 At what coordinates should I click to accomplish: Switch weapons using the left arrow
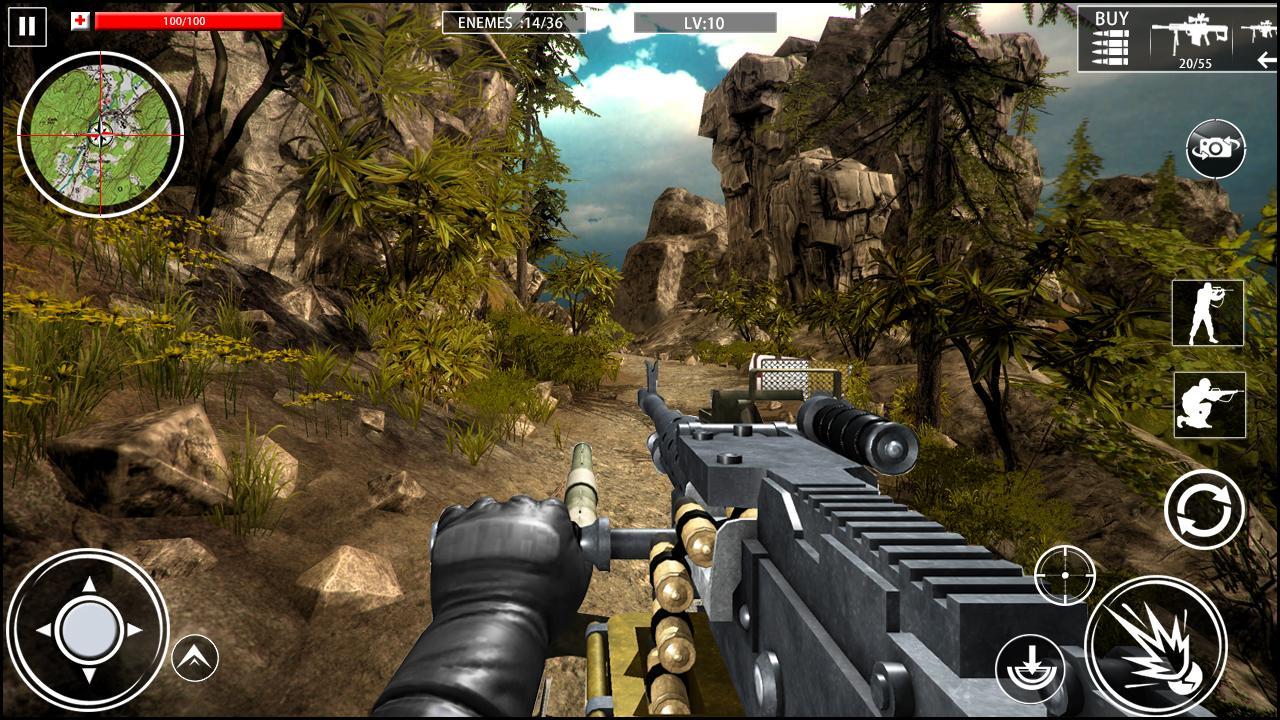tap(1267, 61)
